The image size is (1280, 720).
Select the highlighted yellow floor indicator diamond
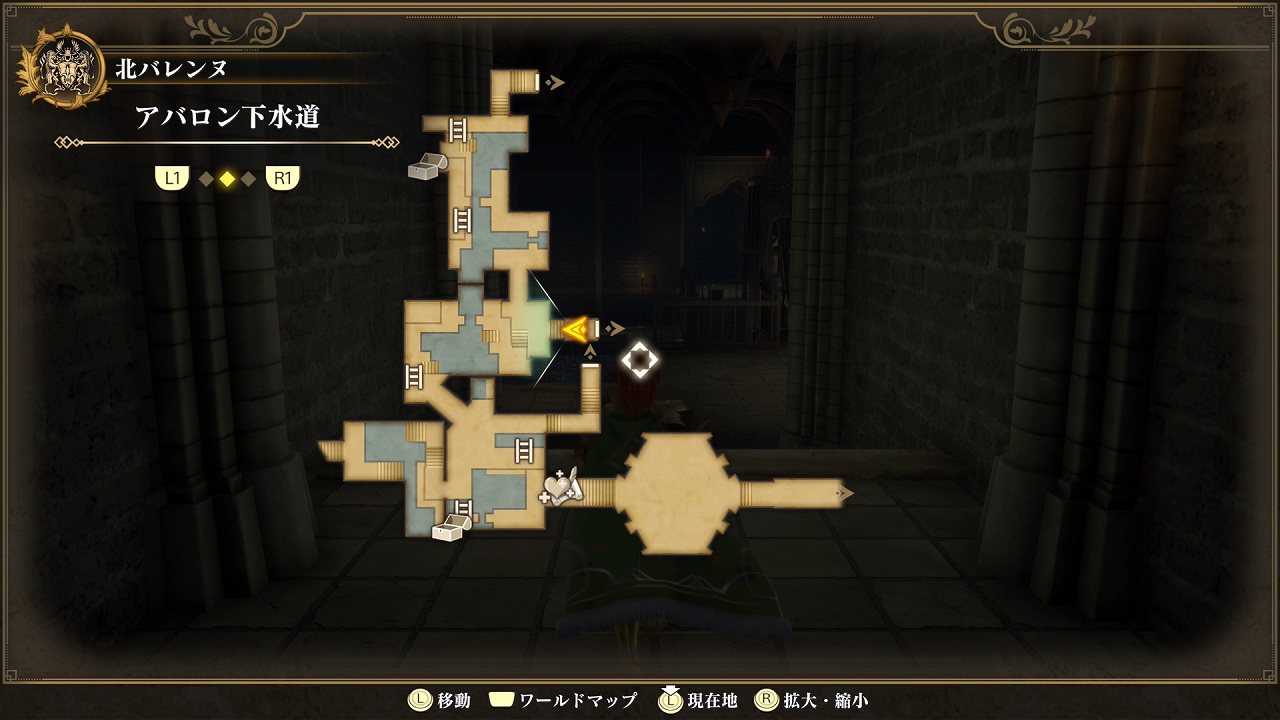(x=227, y=179)
